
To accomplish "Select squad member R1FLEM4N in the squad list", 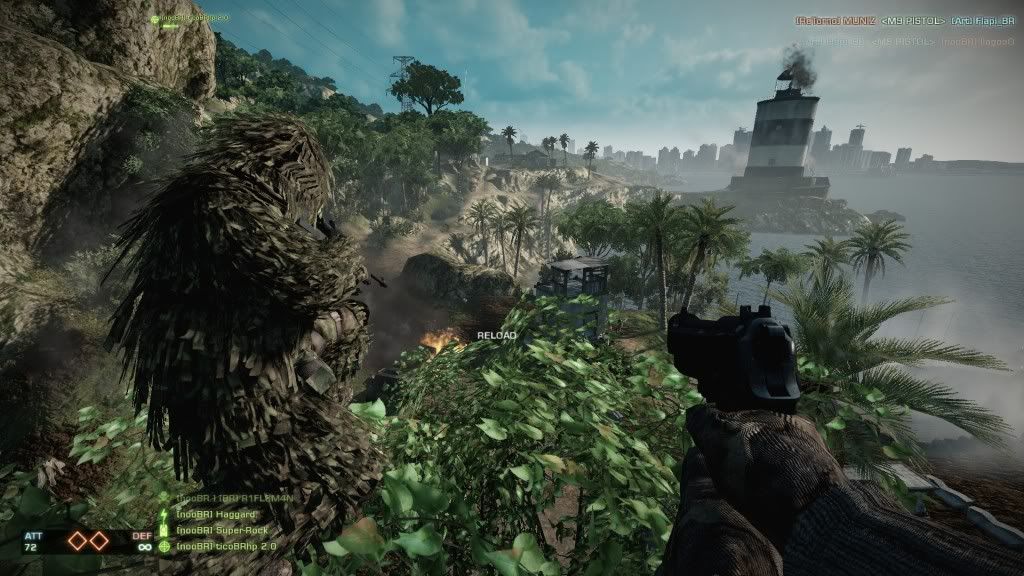I will [230, 498].
